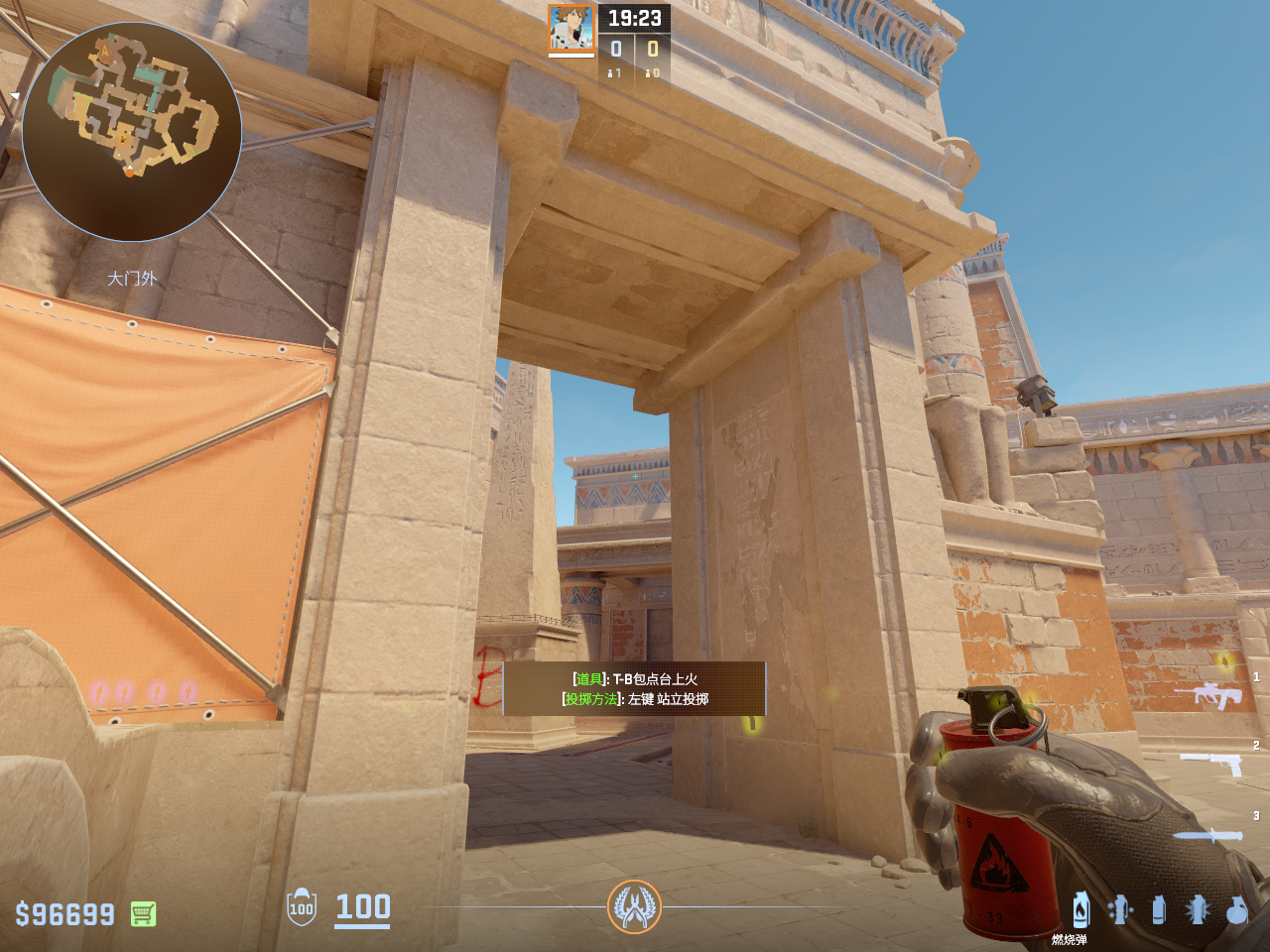Click the Counter-Terrorist team emblem
Screen dimensions: 1270x952
pyautogui.click(x=634, y=906)
